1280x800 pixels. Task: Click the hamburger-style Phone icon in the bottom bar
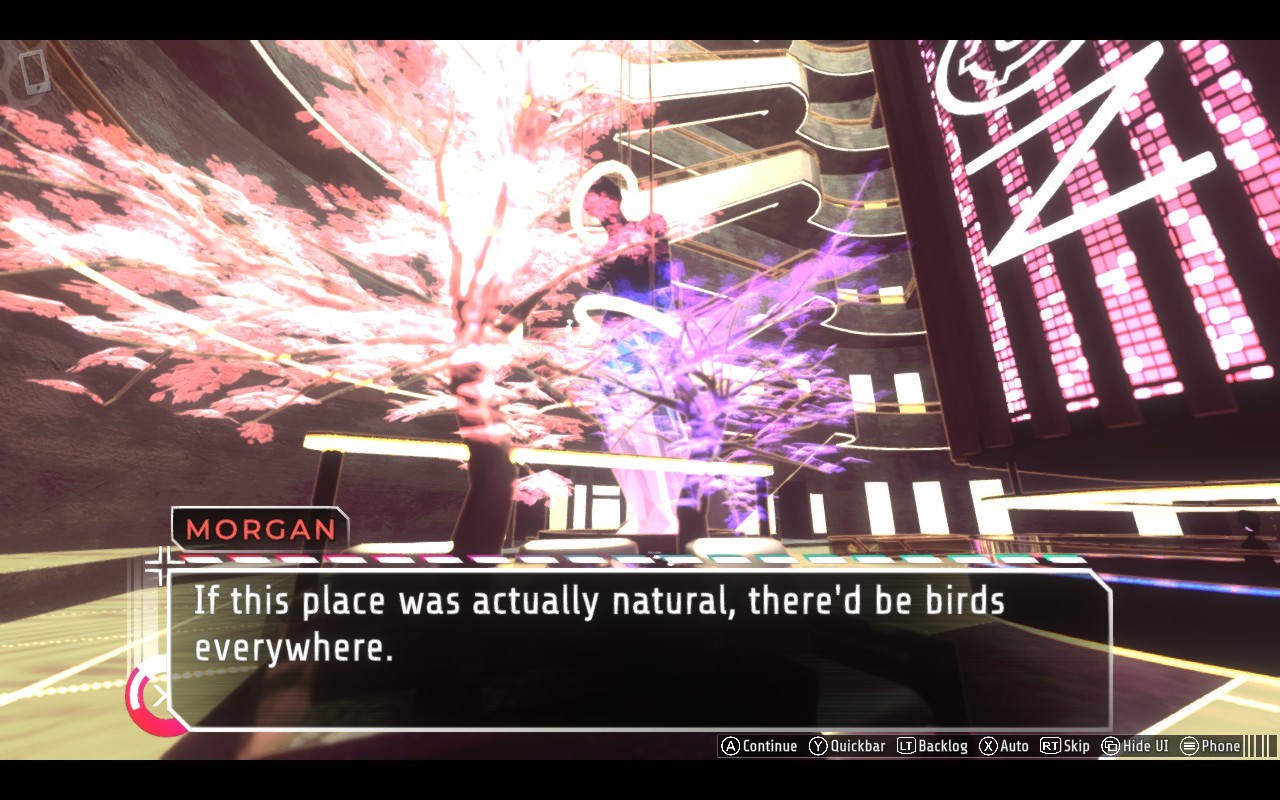pos(1190,746)
